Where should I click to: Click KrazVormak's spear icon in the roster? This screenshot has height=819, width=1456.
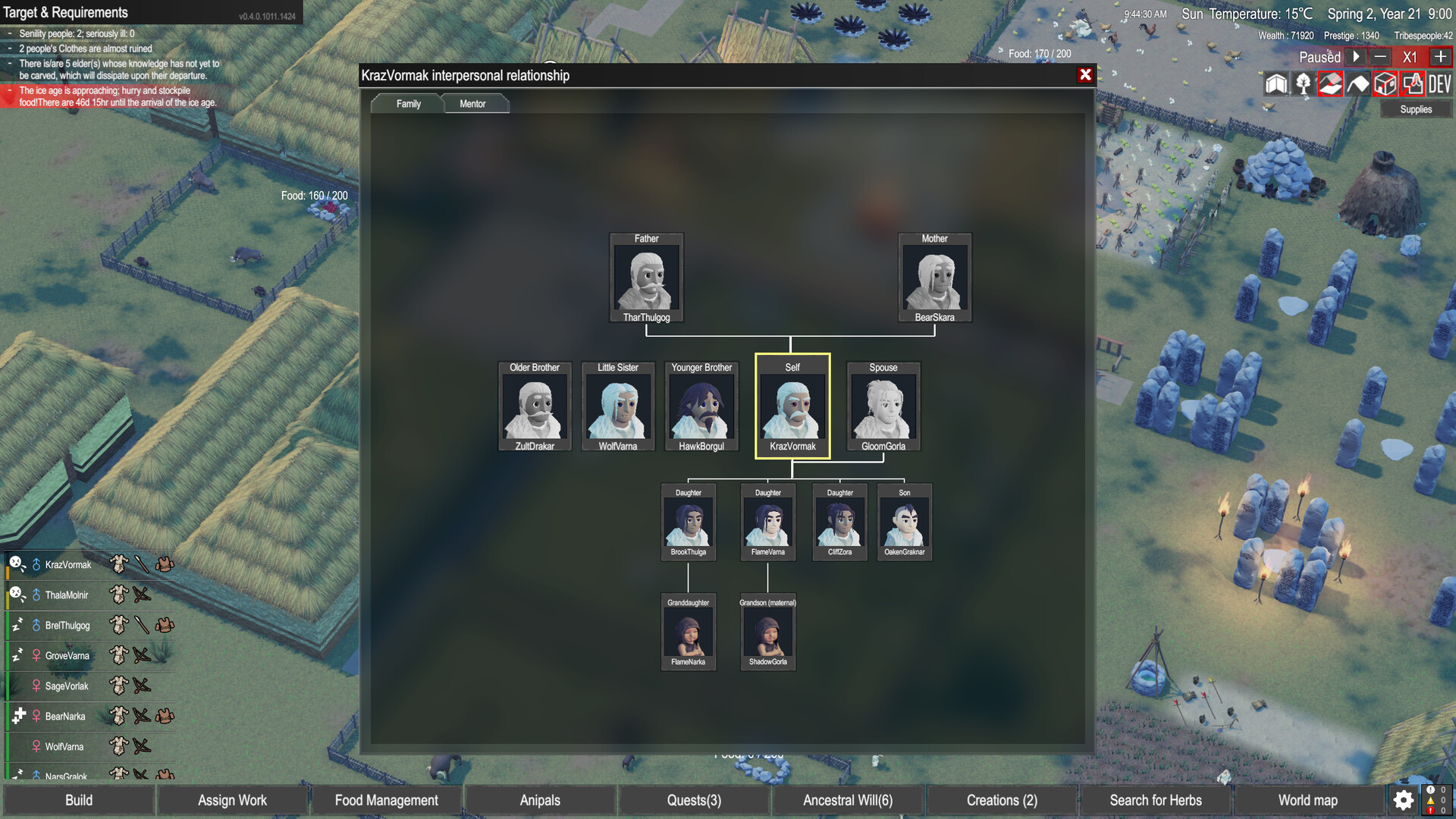pyautogui.click(x=143, y=564)
